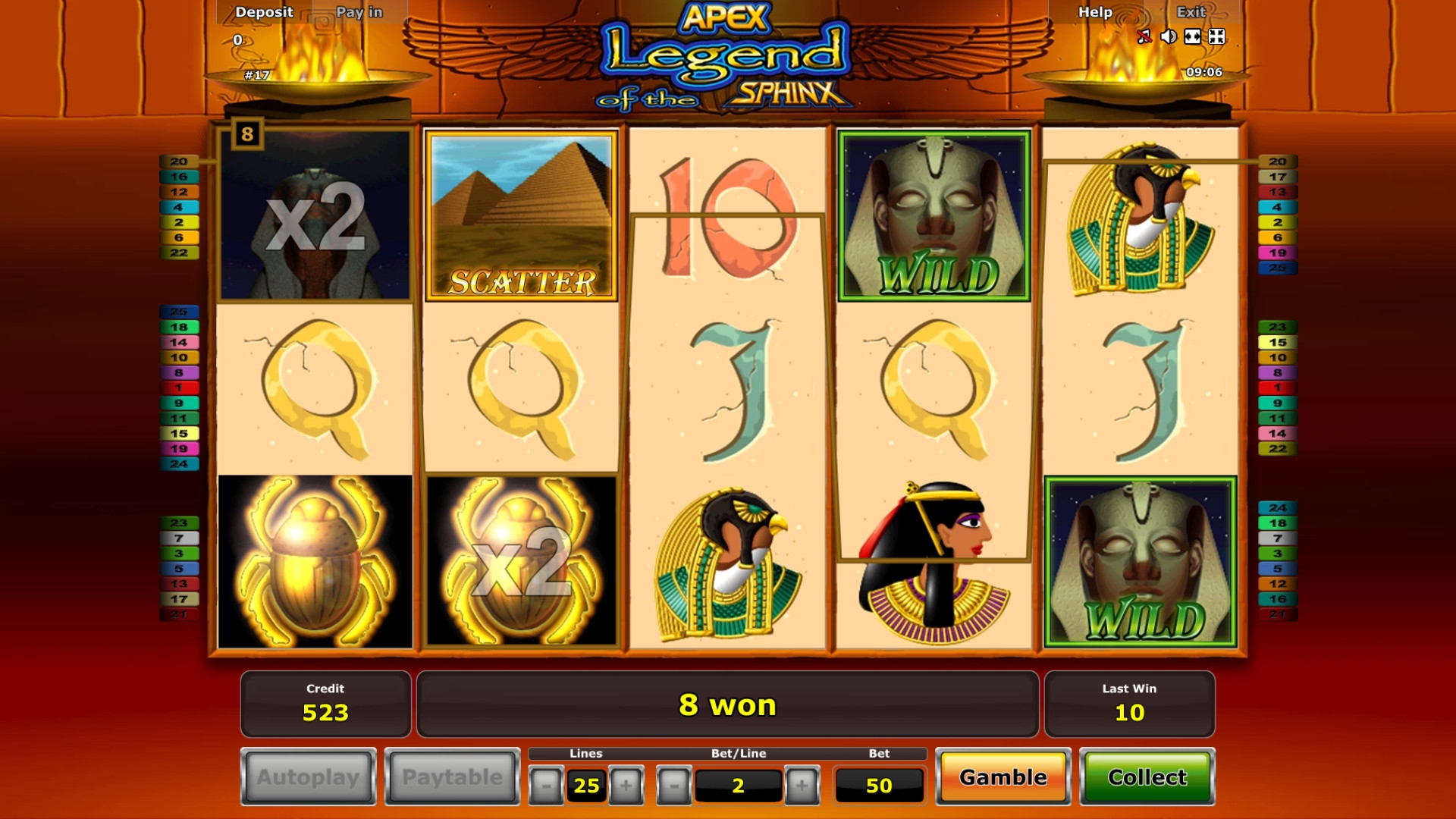Click the inward-arrows shrink screen icon
This screenshot has width=1456, height=819.
(x=1217, y=36)
